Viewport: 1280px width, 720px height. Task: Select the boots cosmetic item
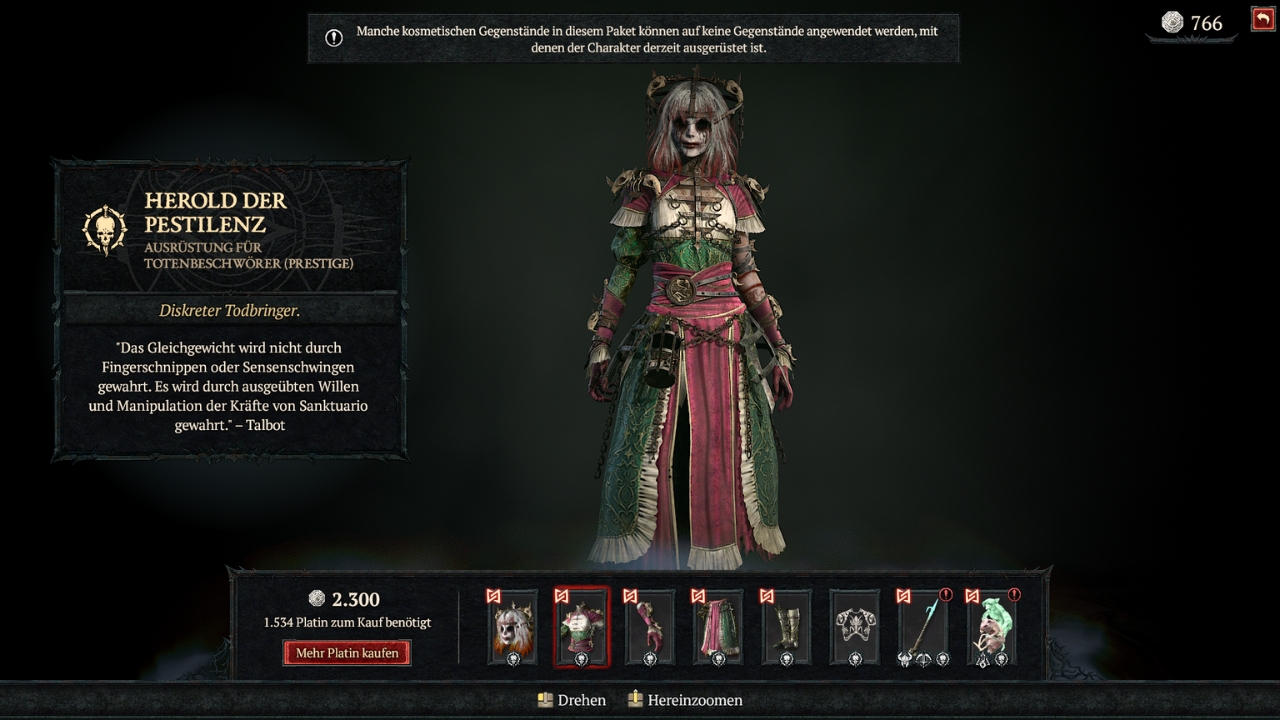[786, 627]
